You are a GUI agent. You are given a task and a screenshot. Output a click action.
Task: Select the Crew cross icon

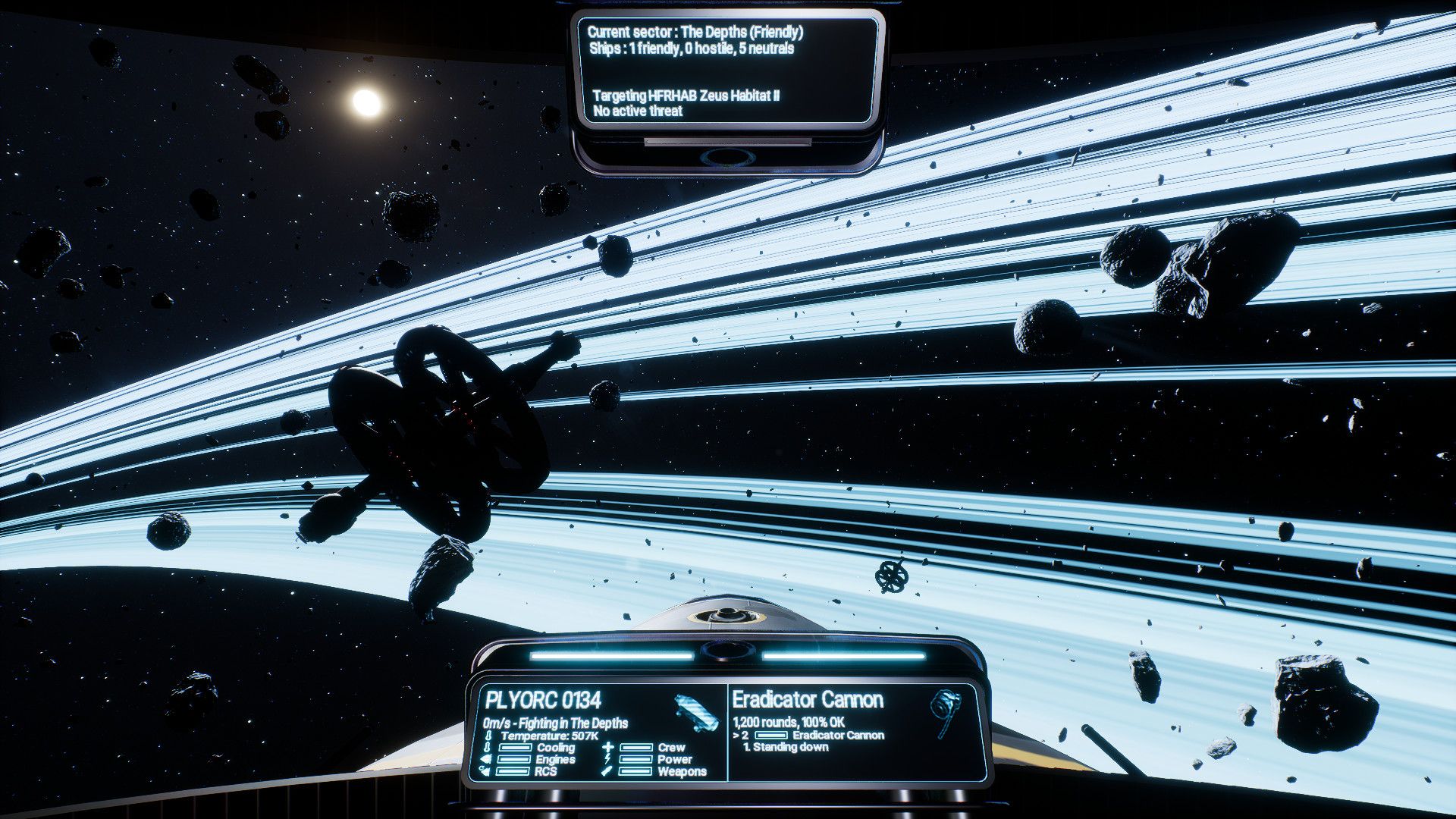click(x=608, y=747)
